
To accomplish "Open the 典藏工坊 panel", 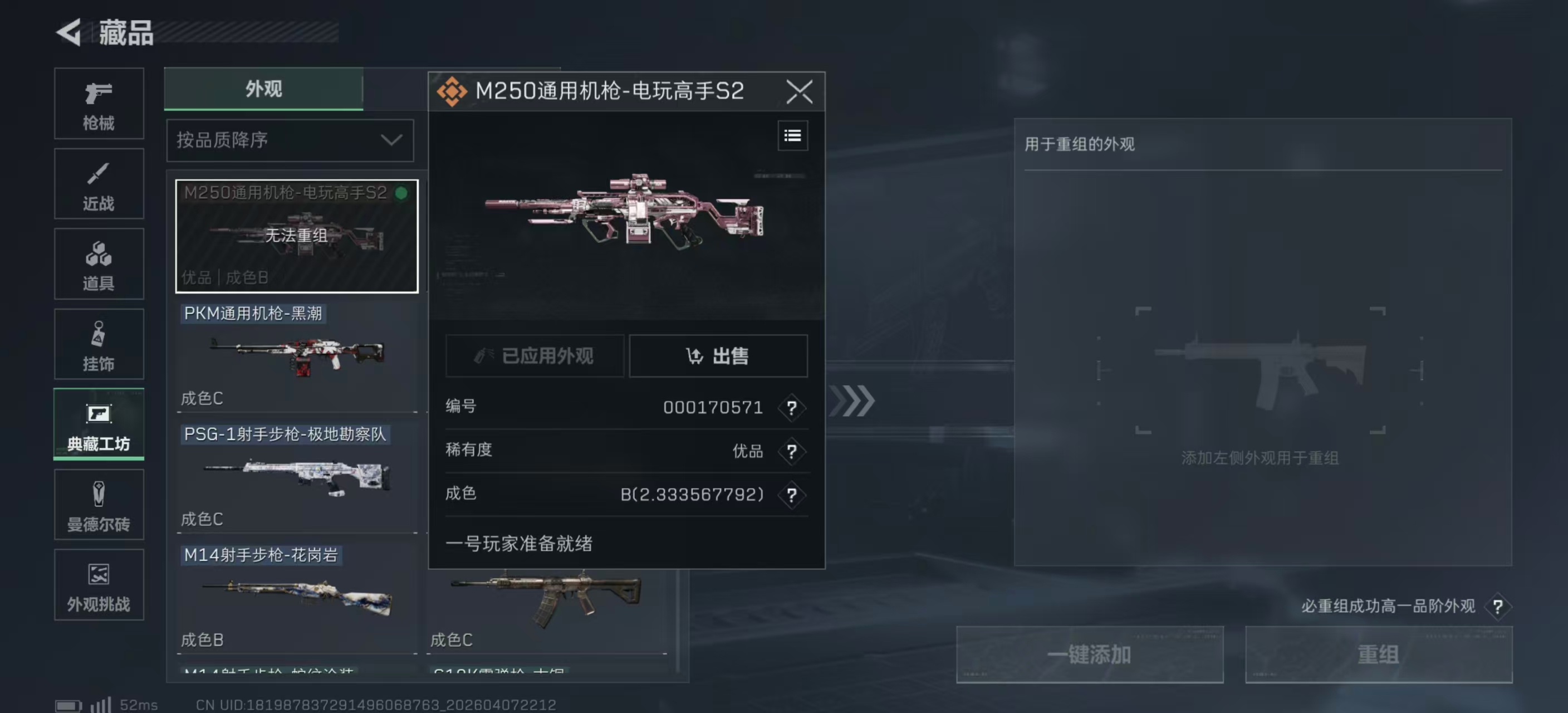I will 99,424.
